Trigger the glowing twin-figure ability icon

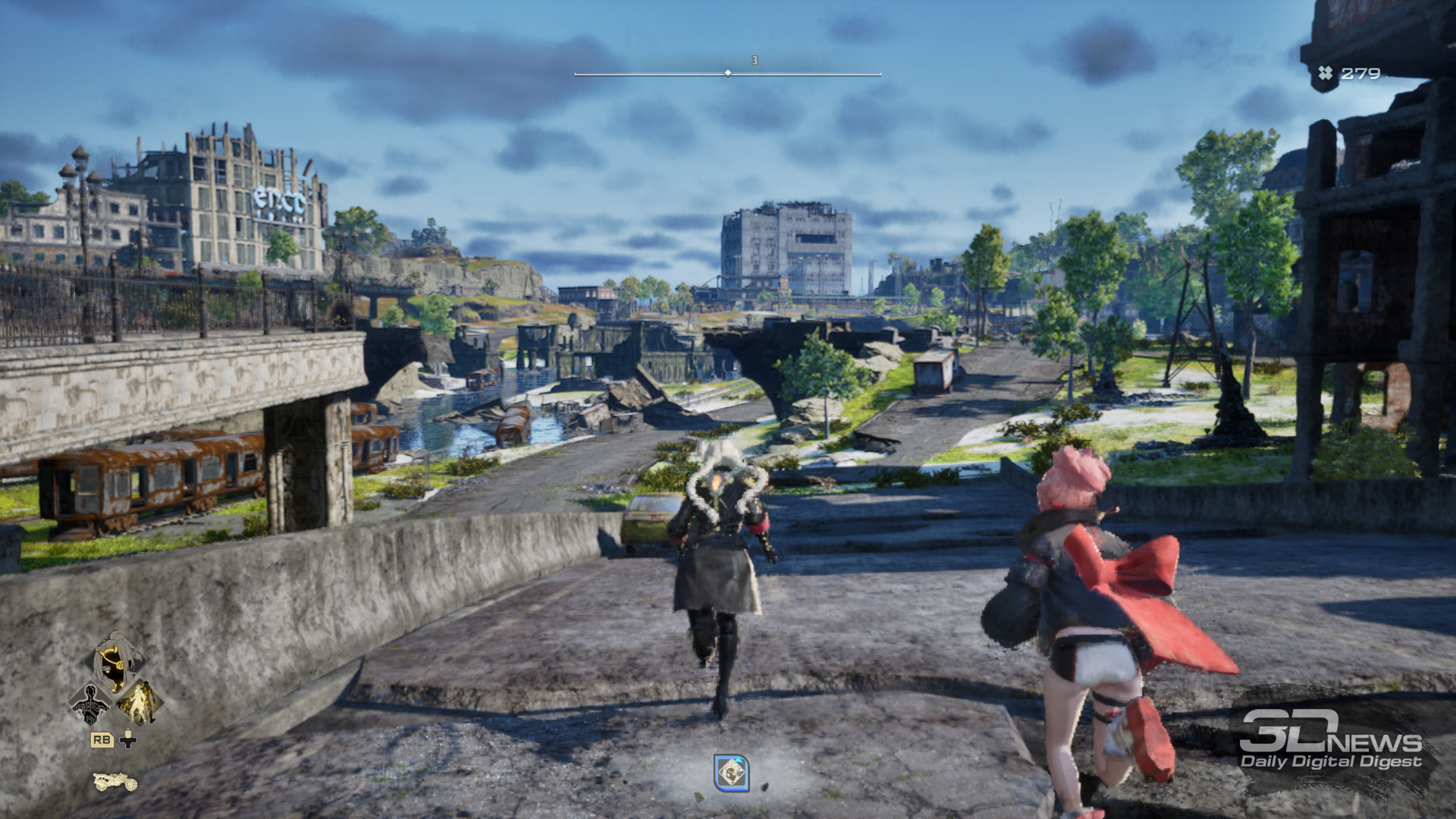click(140, 703)
